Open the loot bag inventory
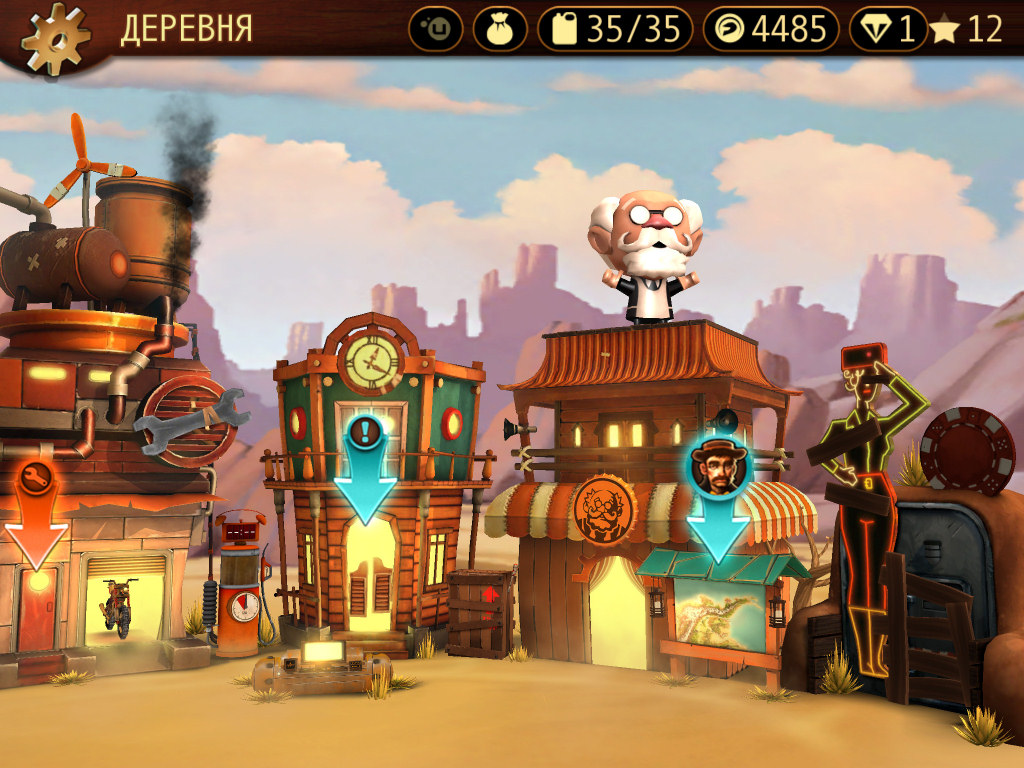Screen dimensions: 1024x768 [x=500, y=29]
